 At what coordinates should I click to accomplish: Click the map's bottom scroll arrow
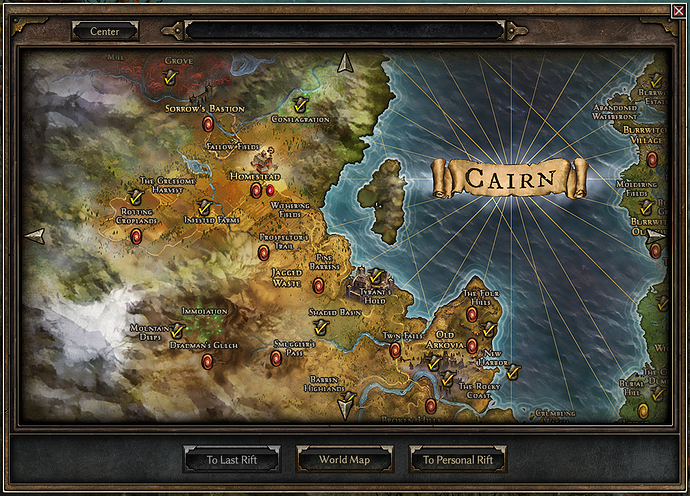(x=346, y=406)
